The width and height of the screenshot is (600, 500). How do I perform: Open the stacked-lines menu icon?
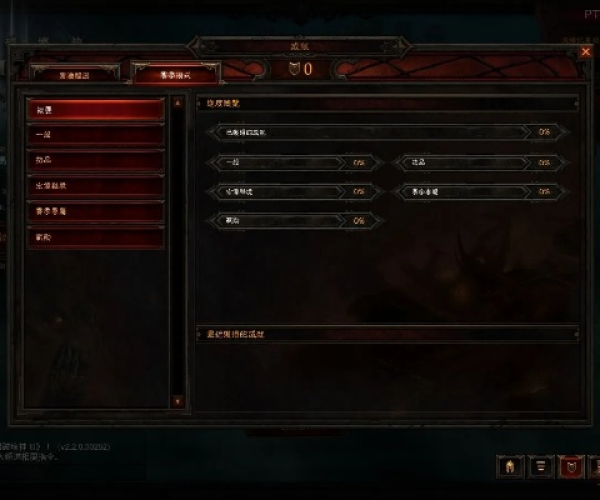540,467
